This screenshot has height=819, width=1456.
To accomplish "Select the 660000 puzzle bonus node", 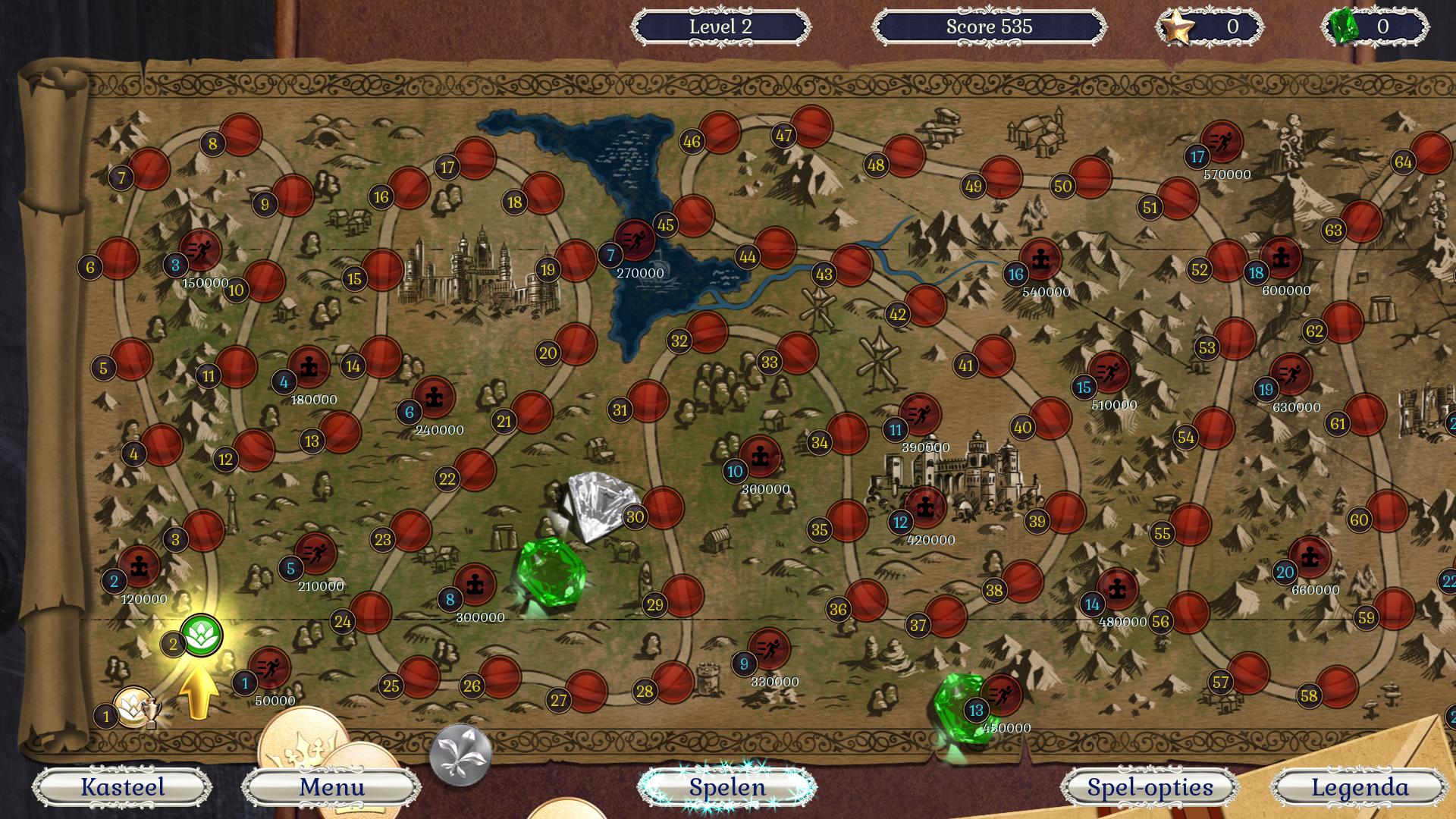I will pos(1310,557).
